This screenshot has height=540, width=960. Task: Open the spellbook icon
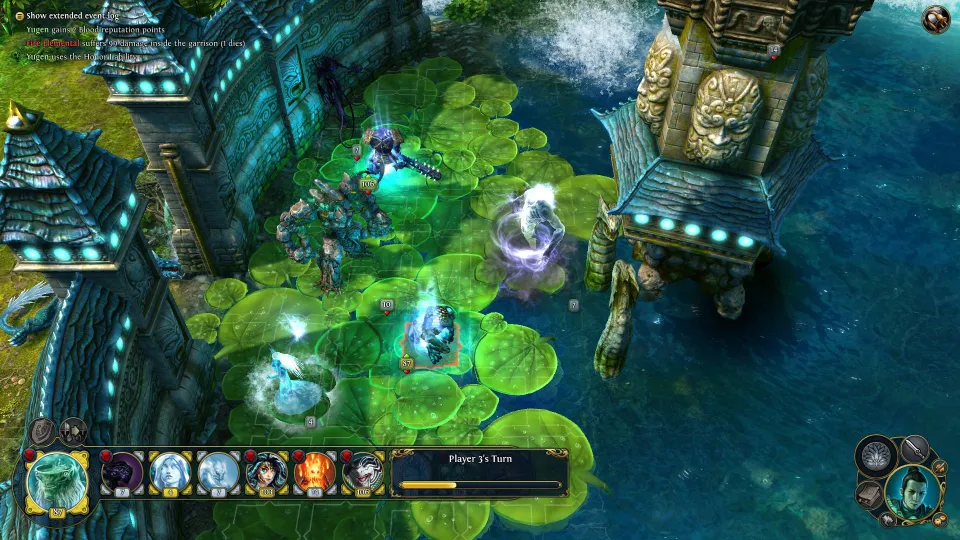(868, 492)
